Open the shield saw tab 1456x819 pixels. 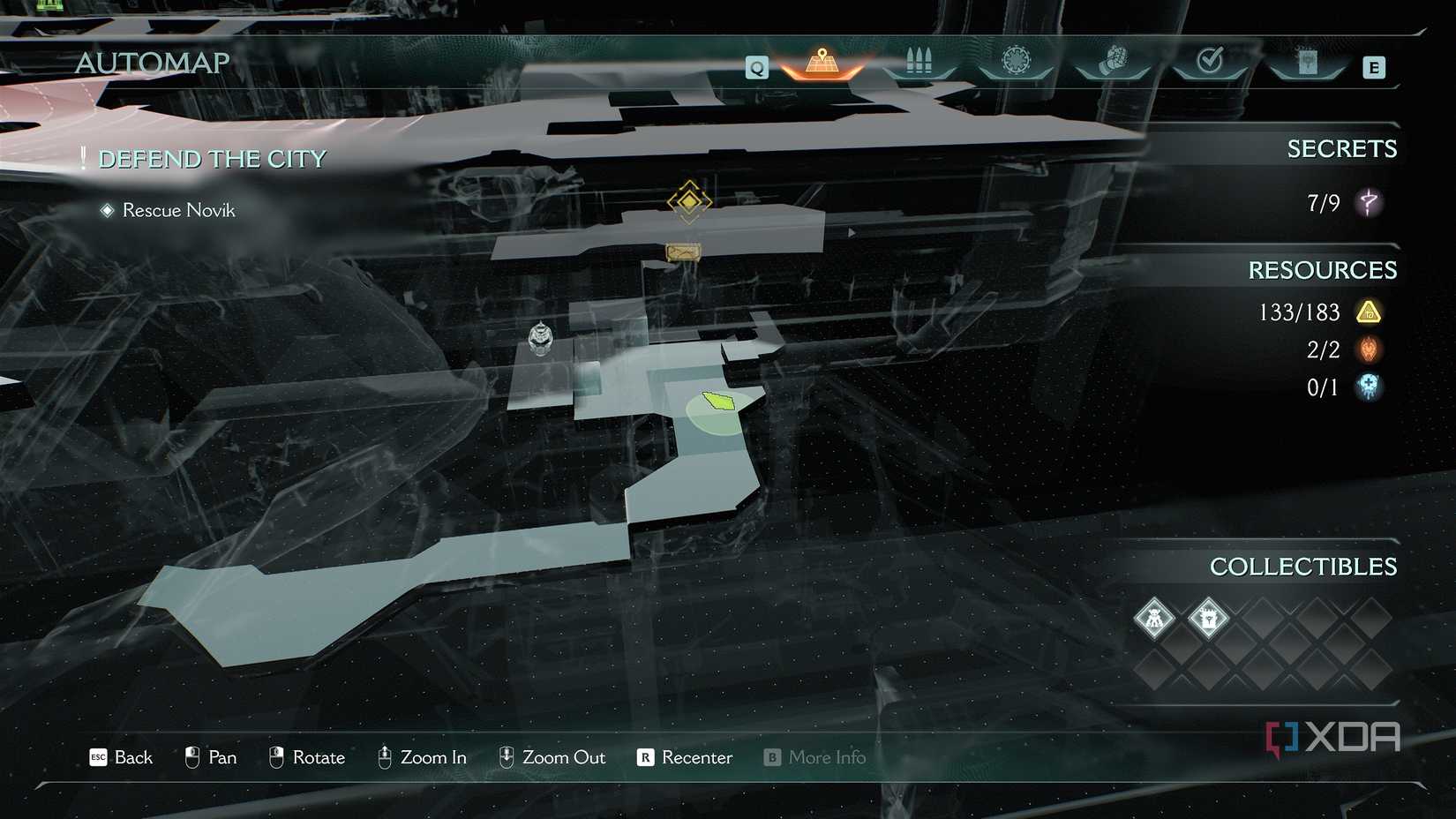click(x=1016, y=61)
